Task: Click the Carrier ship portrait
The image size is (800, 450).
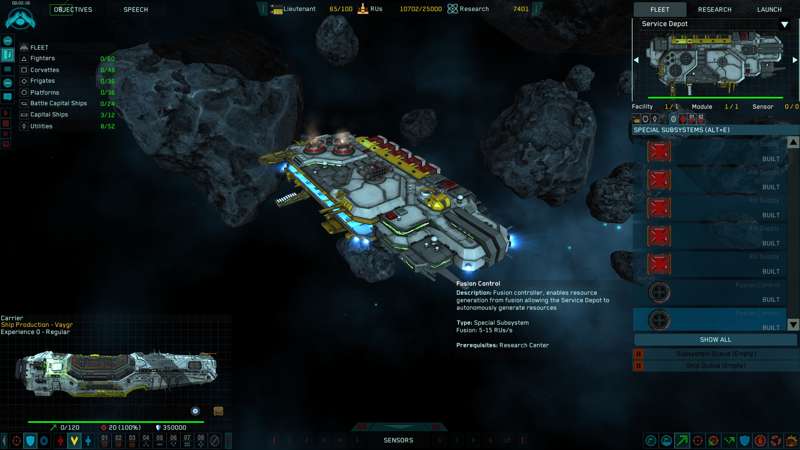Action: coord(115,369)
